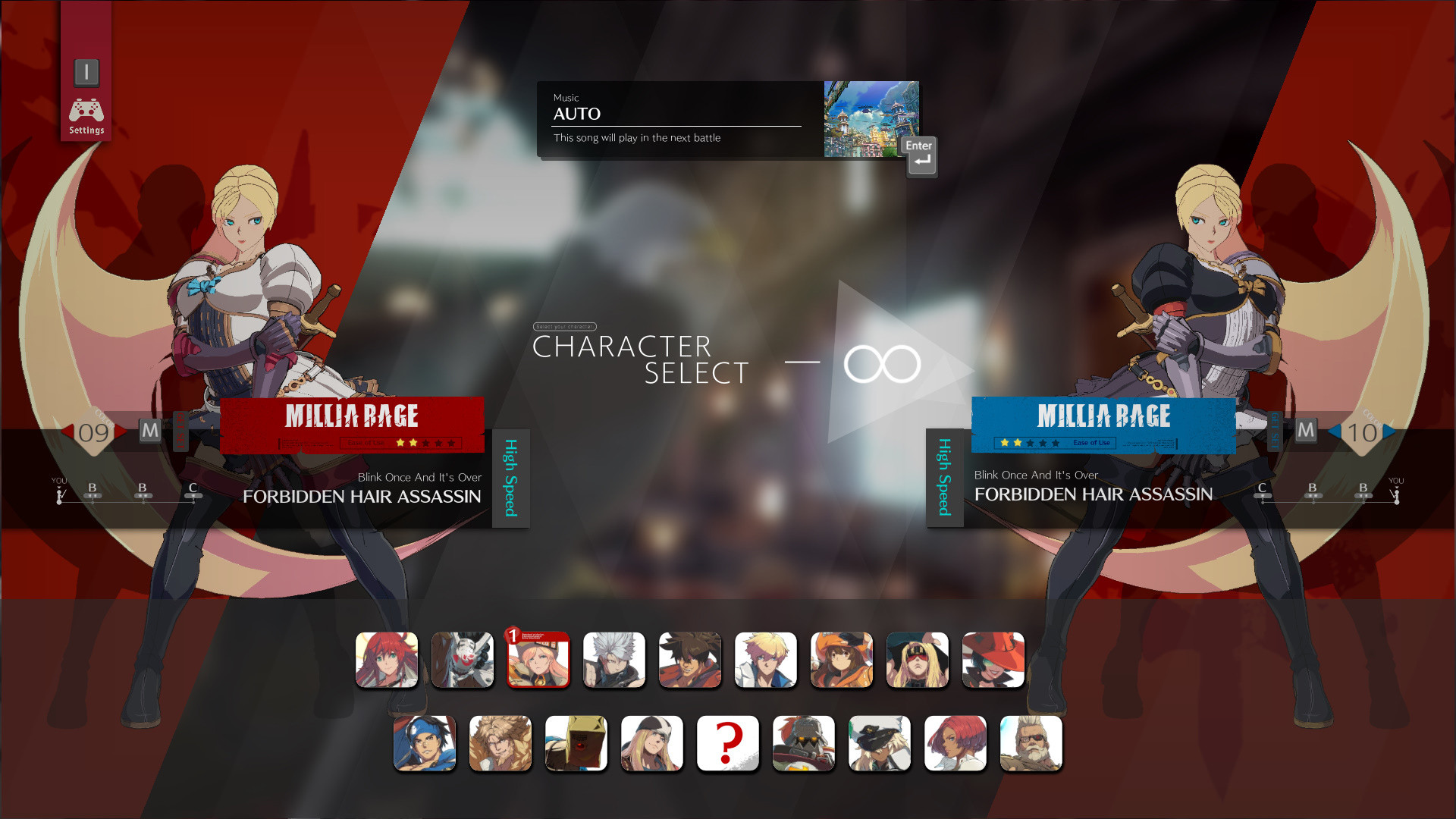Click right arrow to change Player 1 color
Screen dimensions: 1456x819
click(120, 430)
